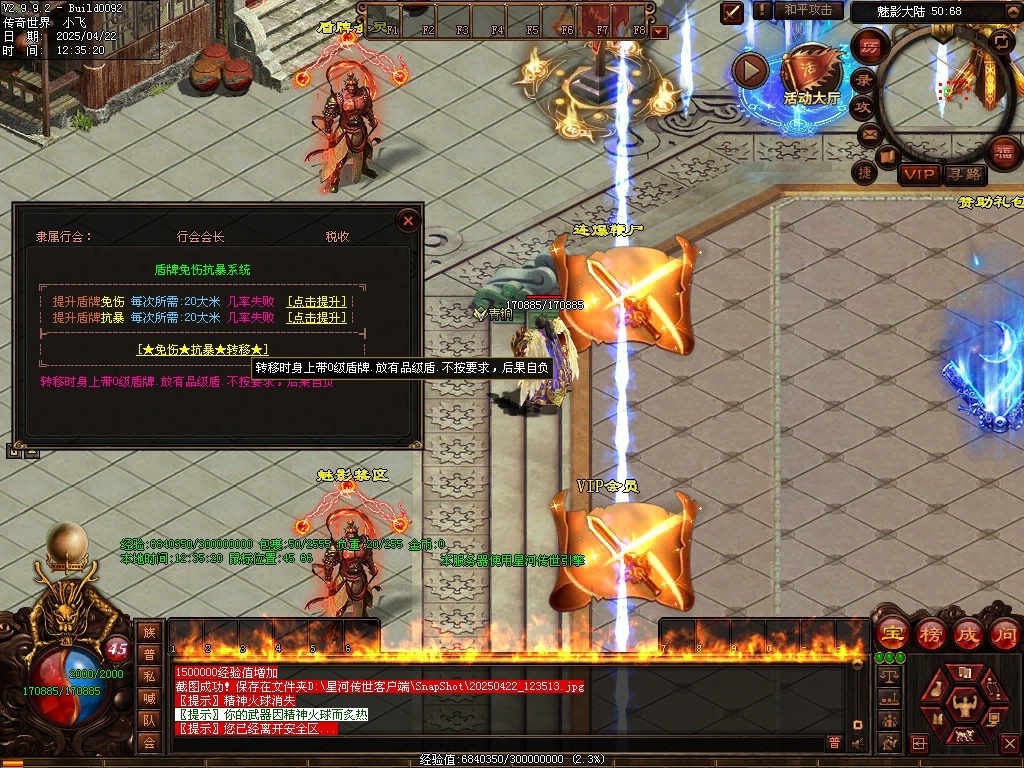
Task: Click the play arrow button beside 活动大厅
Action: tap(750, 69)
